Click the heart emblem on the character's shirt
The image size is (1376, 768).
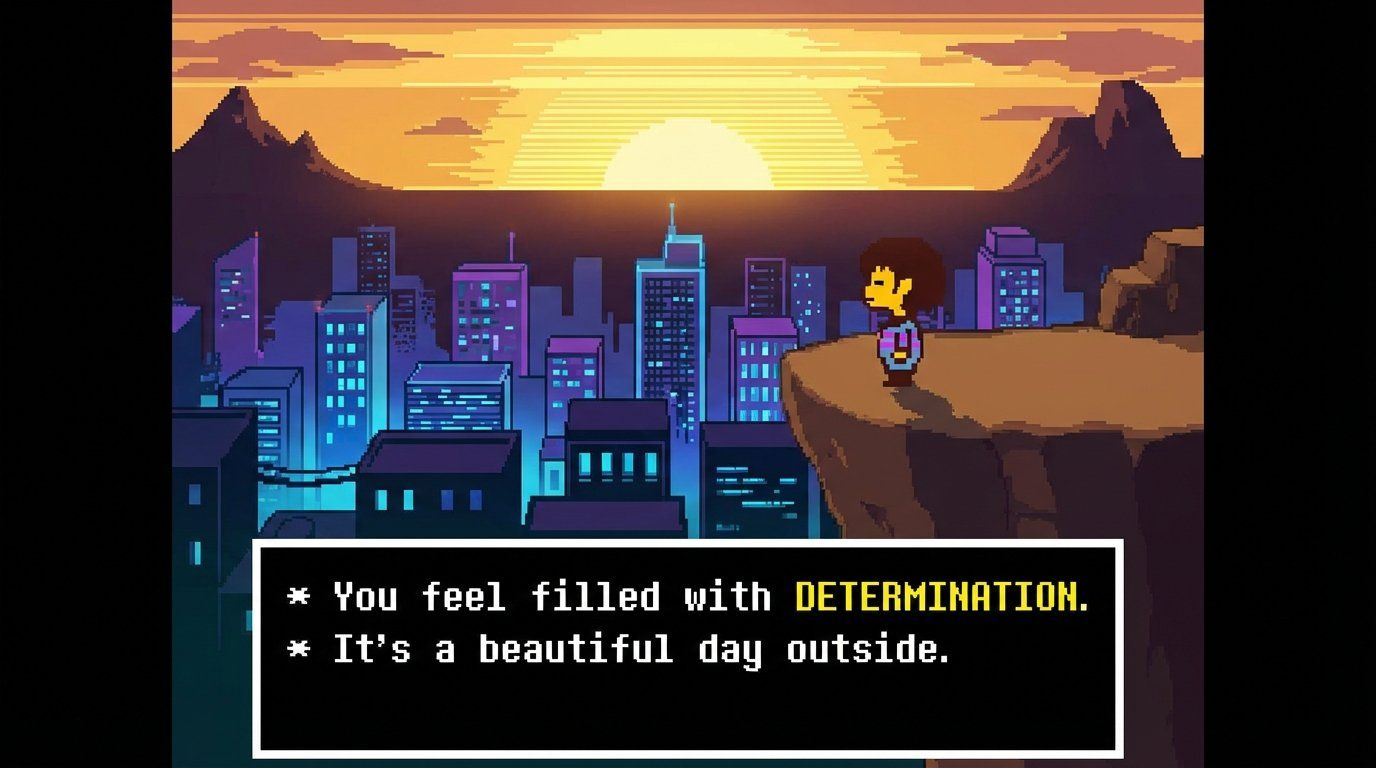[x=900, y=347]
